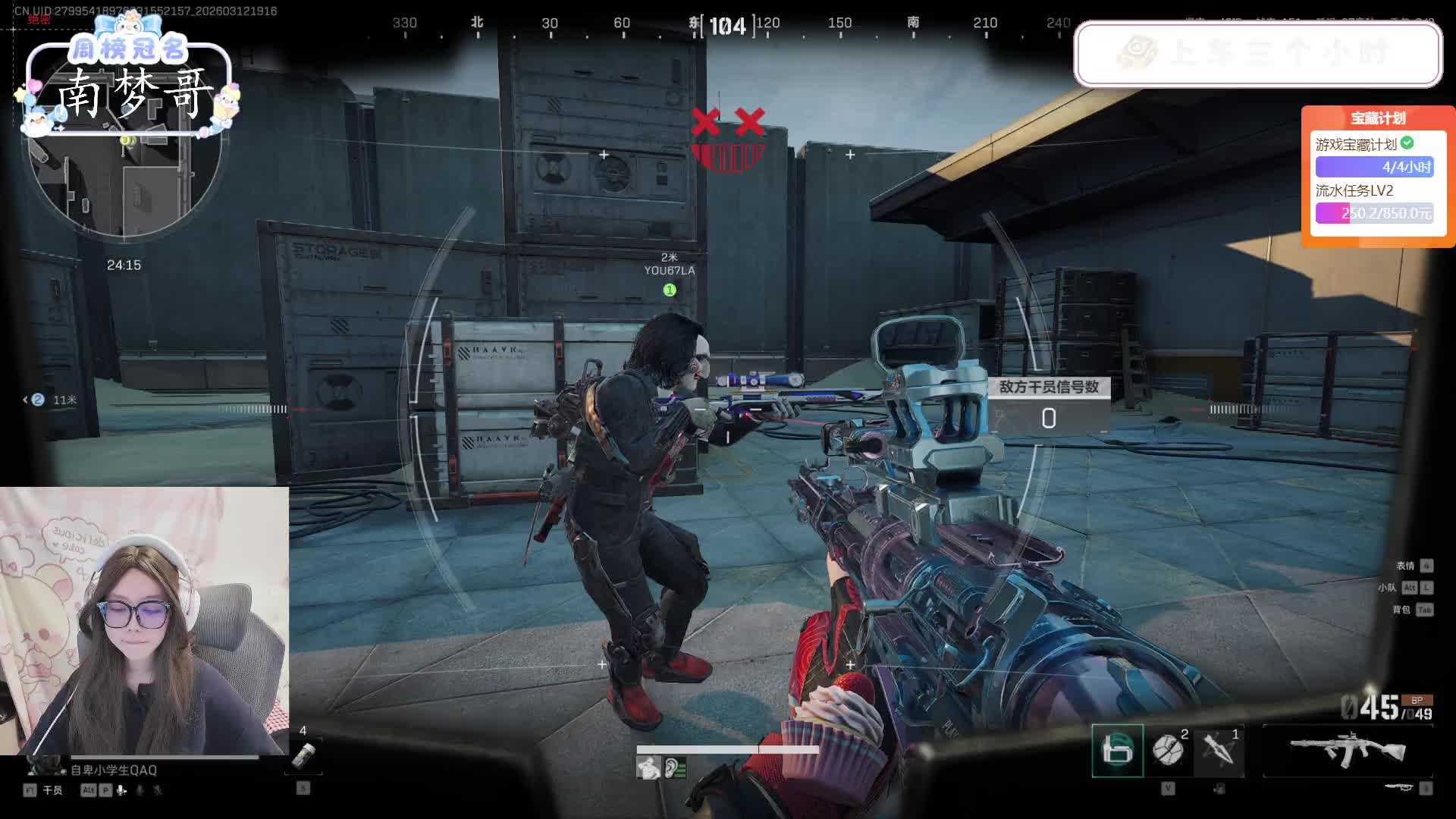This screenshot has height=819, width=1456.
Task: Click the 流水任务LV2 progress bar
Action: coord(1373,213)
